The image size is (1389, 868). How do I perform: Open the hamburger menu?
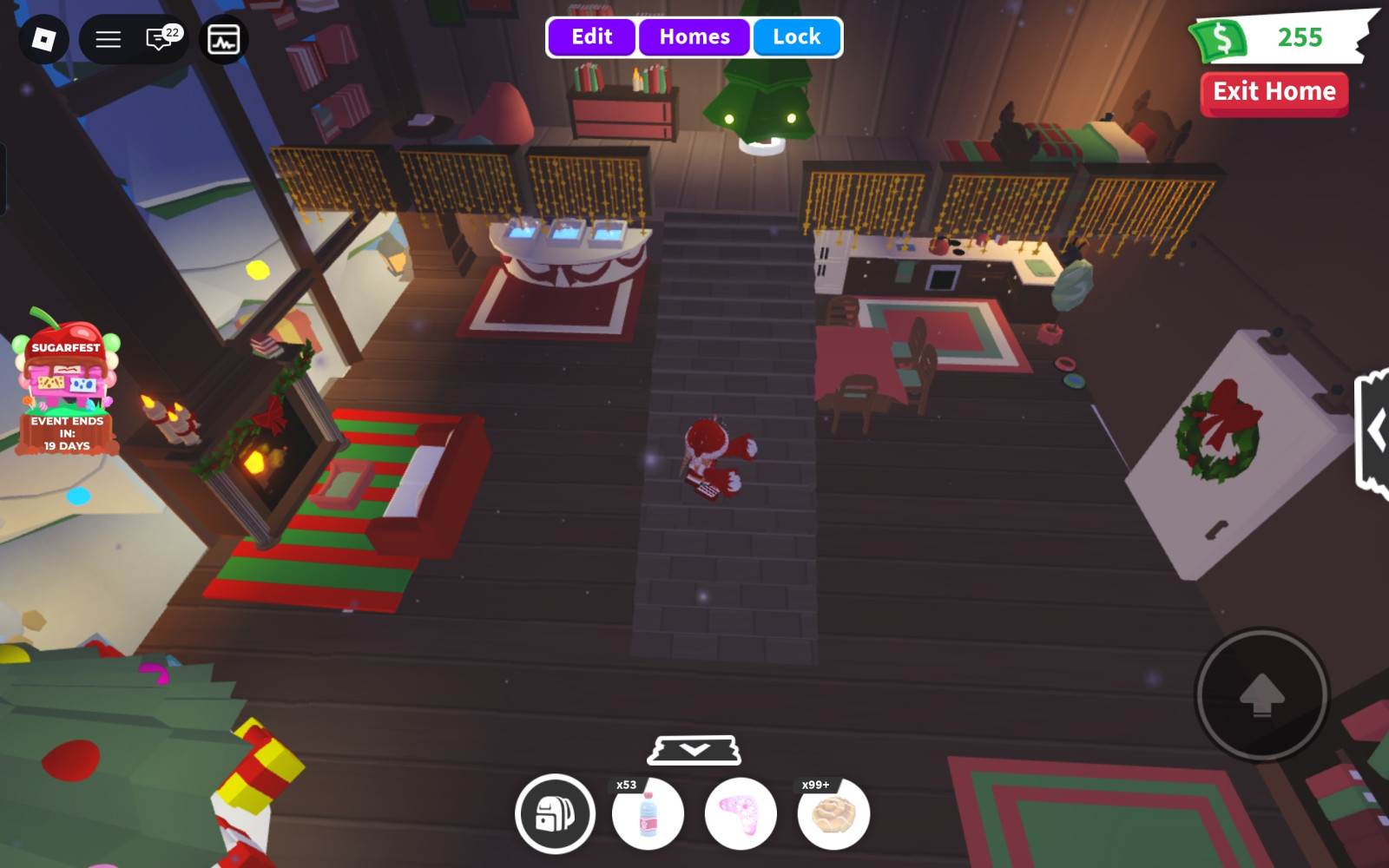108,39
